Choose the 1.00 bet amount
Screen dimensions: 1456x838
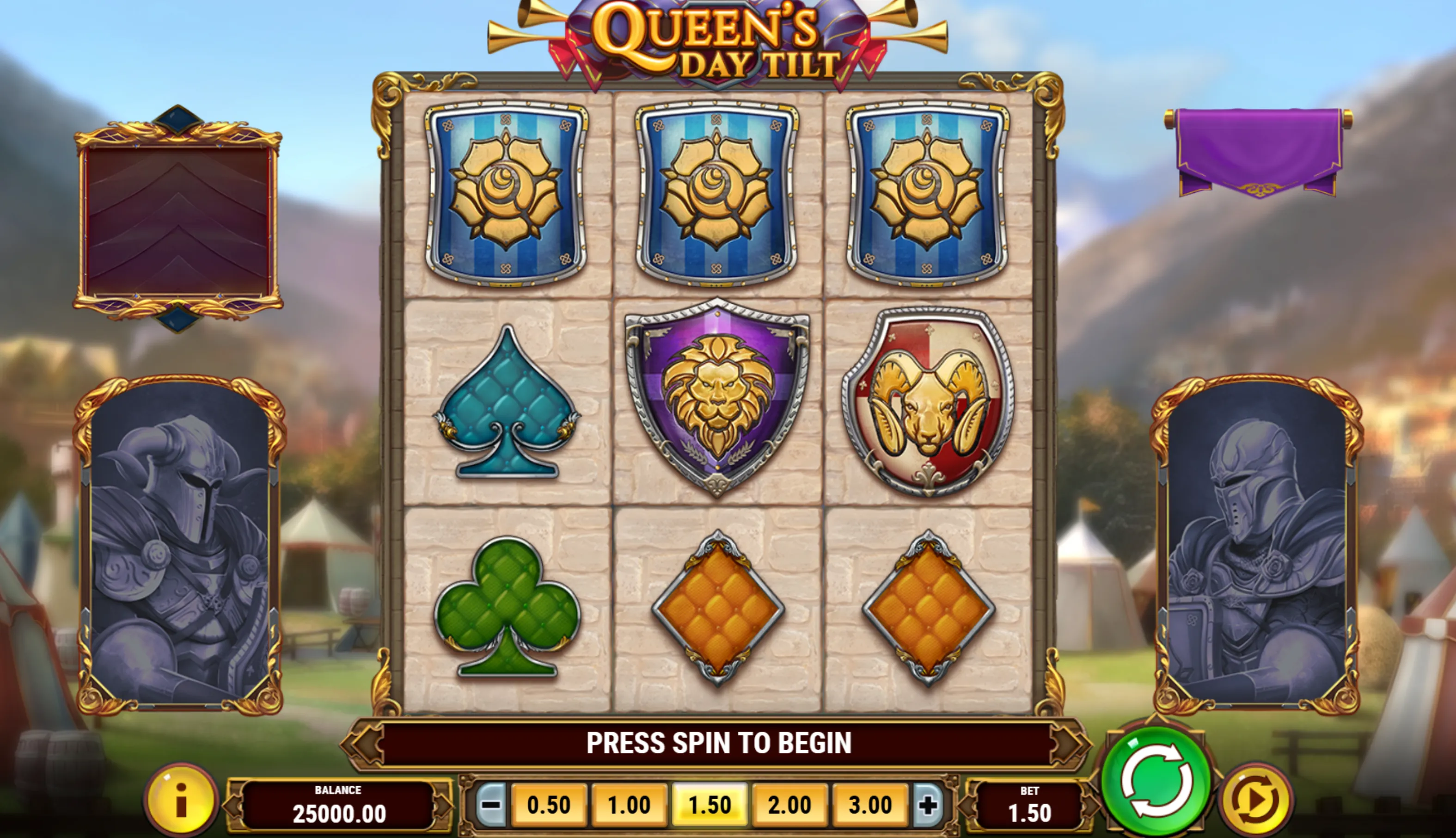point(629,805)
